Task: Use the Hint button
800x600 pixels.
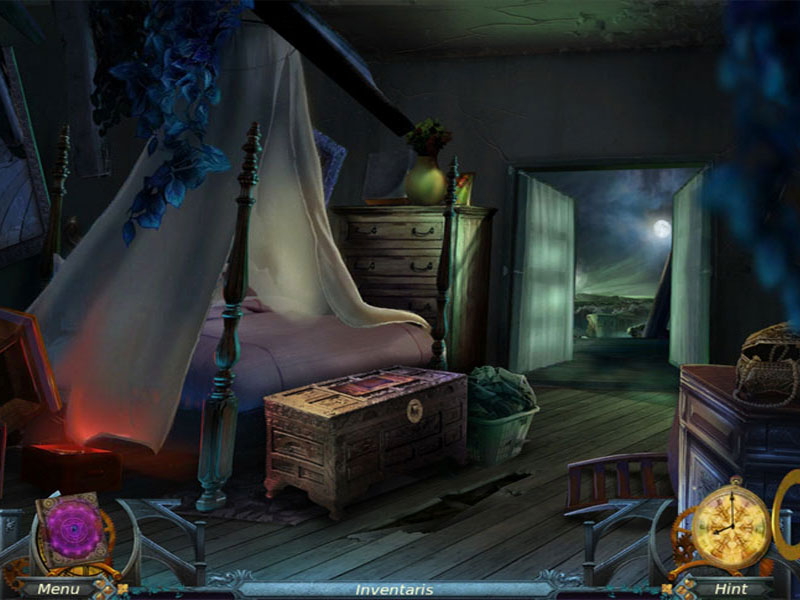Action: (x=730, y=589)
